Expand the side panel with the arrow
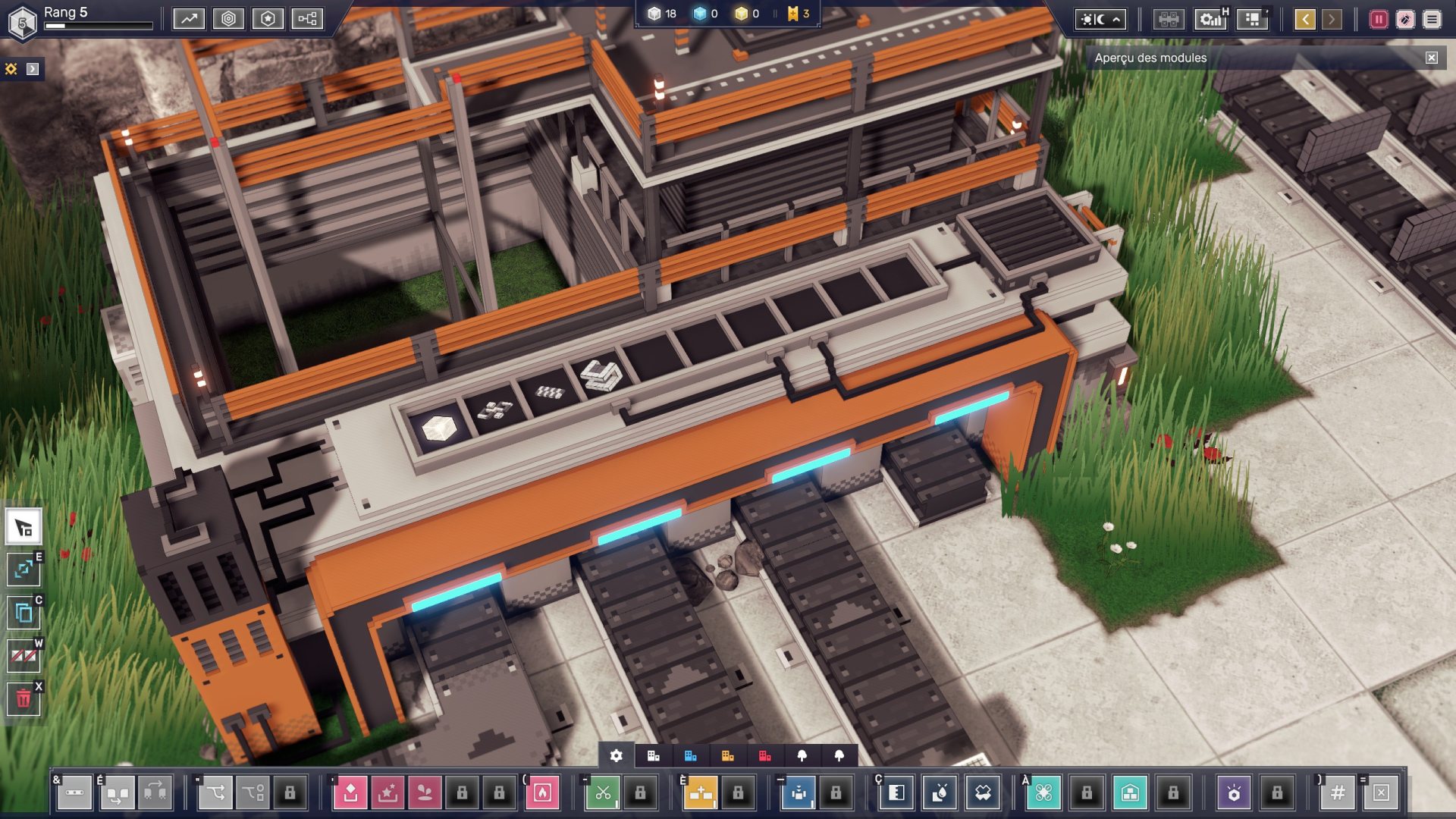1456x819 pixels. [x=33, y=69]
